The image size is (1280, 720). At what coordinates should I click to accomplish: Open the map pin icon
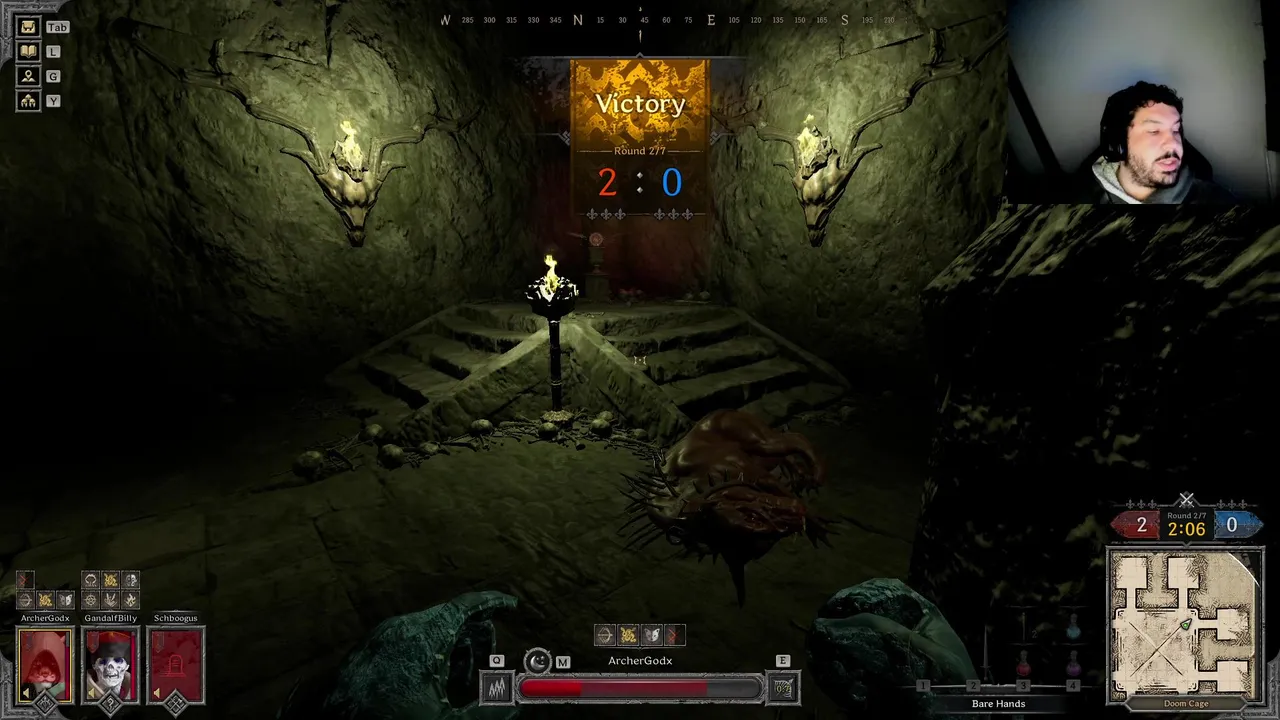tap(28, 76)
